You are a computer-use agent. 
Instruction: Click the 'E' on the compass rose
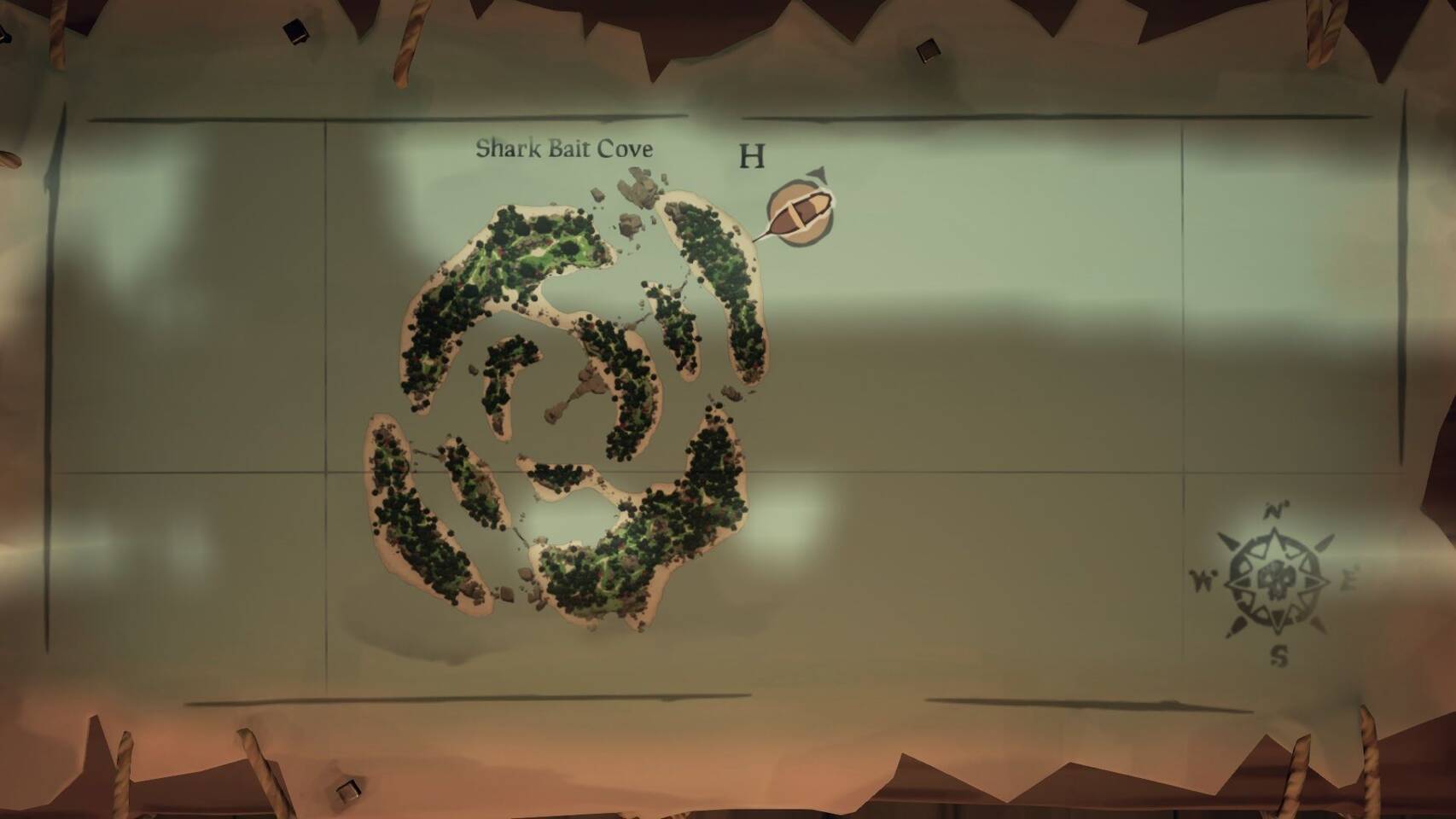1350,577
